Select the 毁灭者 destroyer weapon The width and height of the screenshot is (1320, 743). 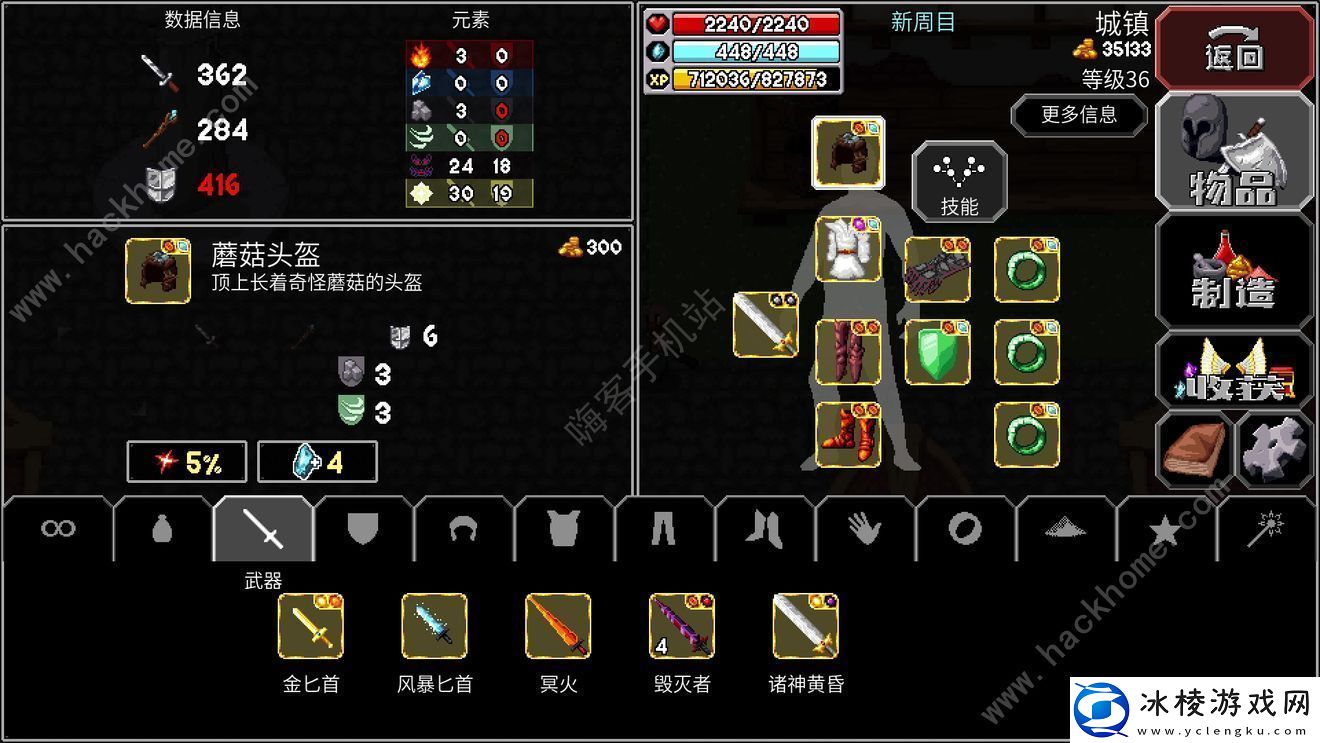680,627
